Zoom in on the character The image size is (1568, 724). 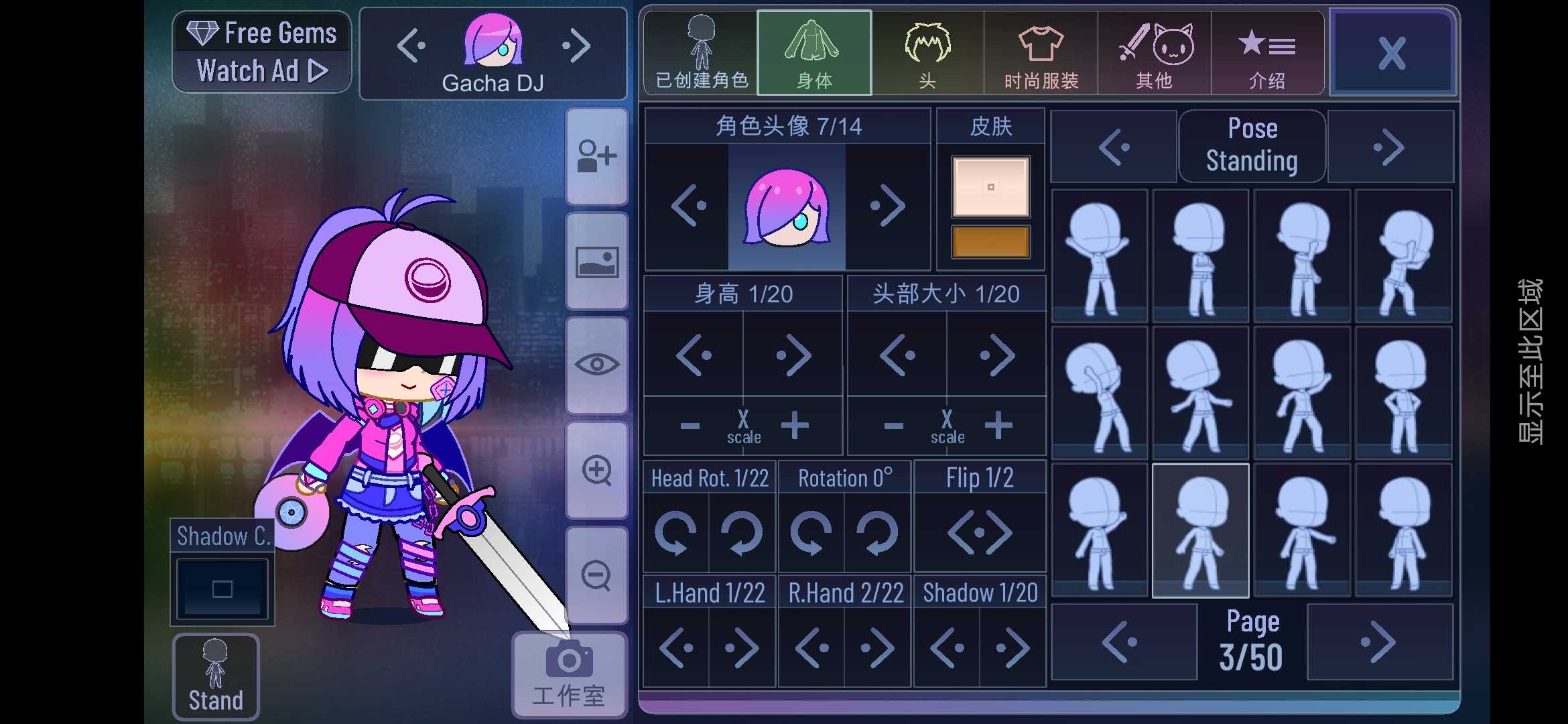(596, 471)
